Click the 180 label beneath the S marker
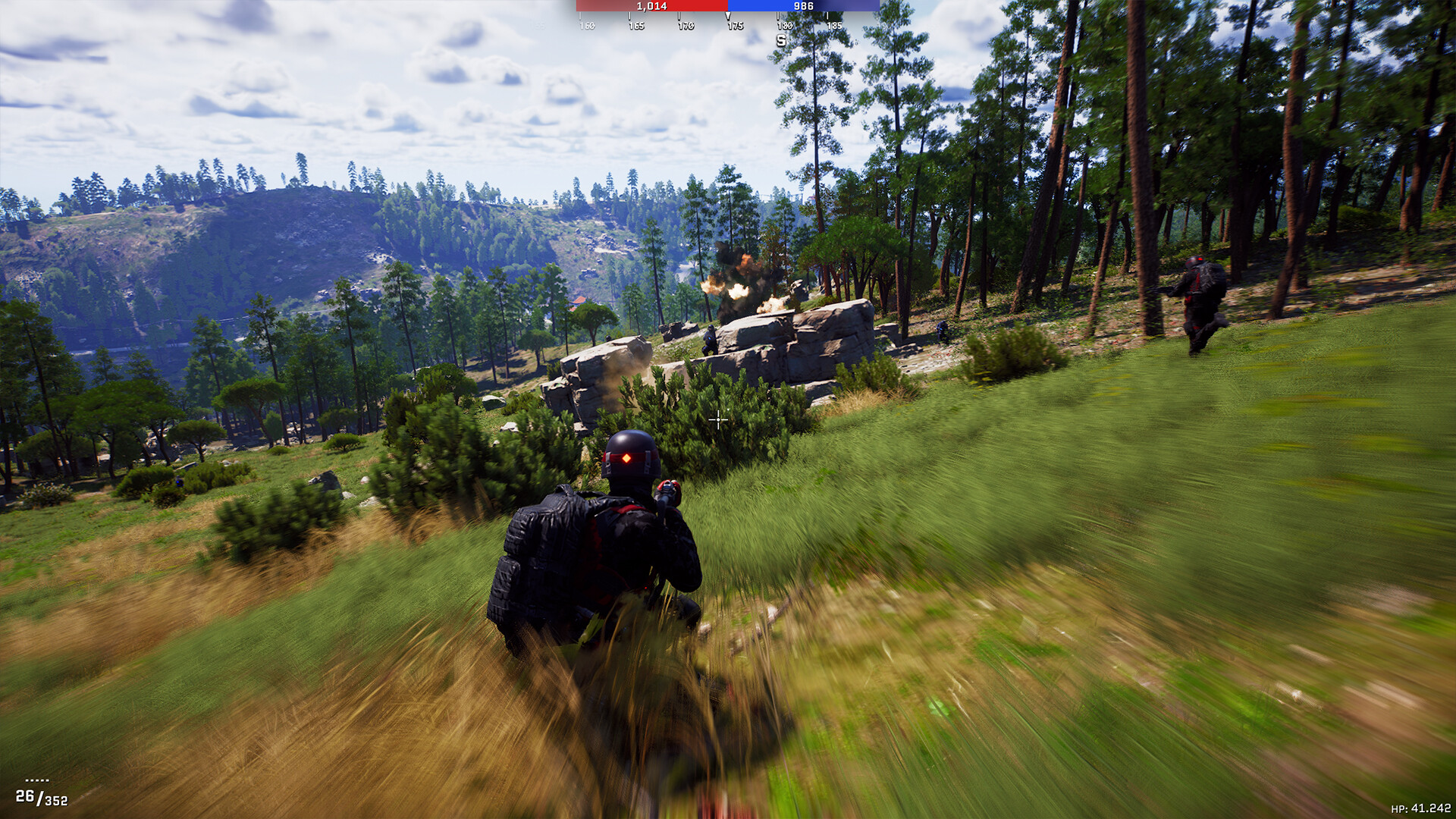This screenshot has height=819, width=1456. 784,25
